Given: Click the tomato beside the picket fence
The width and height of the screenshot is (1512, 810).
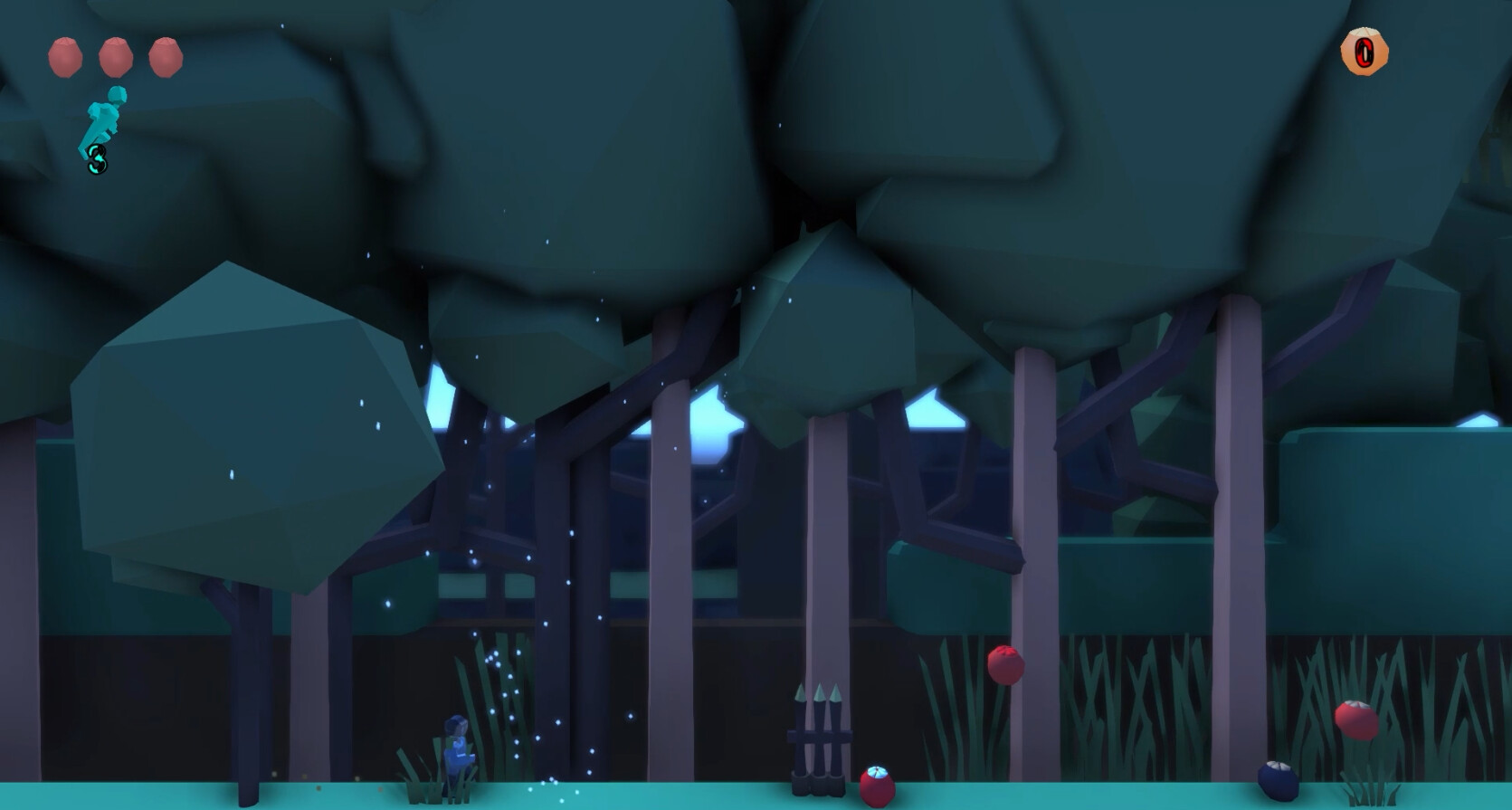Looking at the screenshot, I should 879,783.
